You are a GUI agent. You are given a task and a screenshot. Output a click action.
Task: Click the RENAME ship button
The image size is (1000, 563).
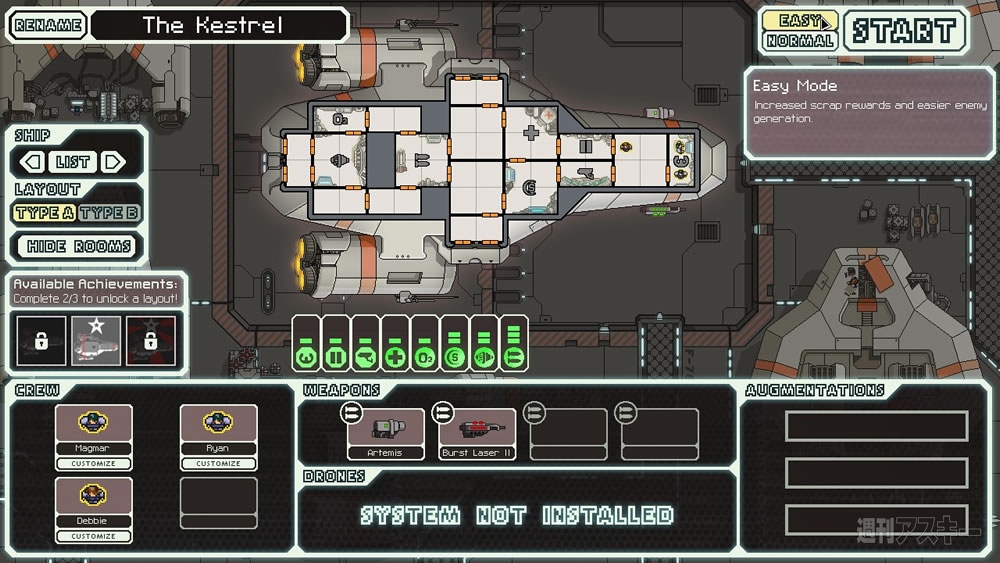(46, 25)
